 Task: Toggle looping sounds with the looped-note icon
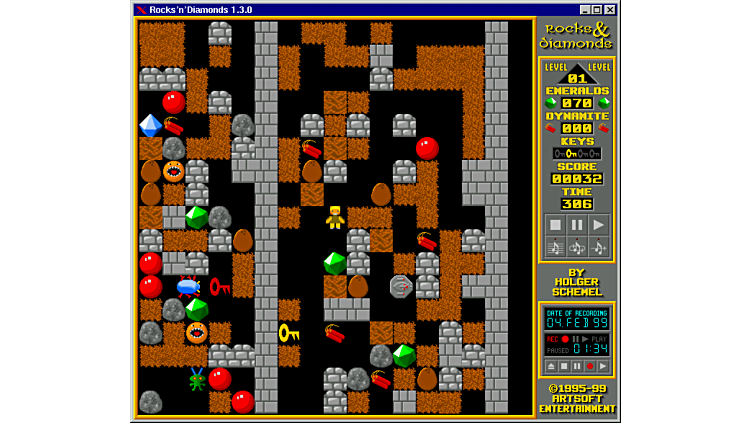click(x=576, y=246)
